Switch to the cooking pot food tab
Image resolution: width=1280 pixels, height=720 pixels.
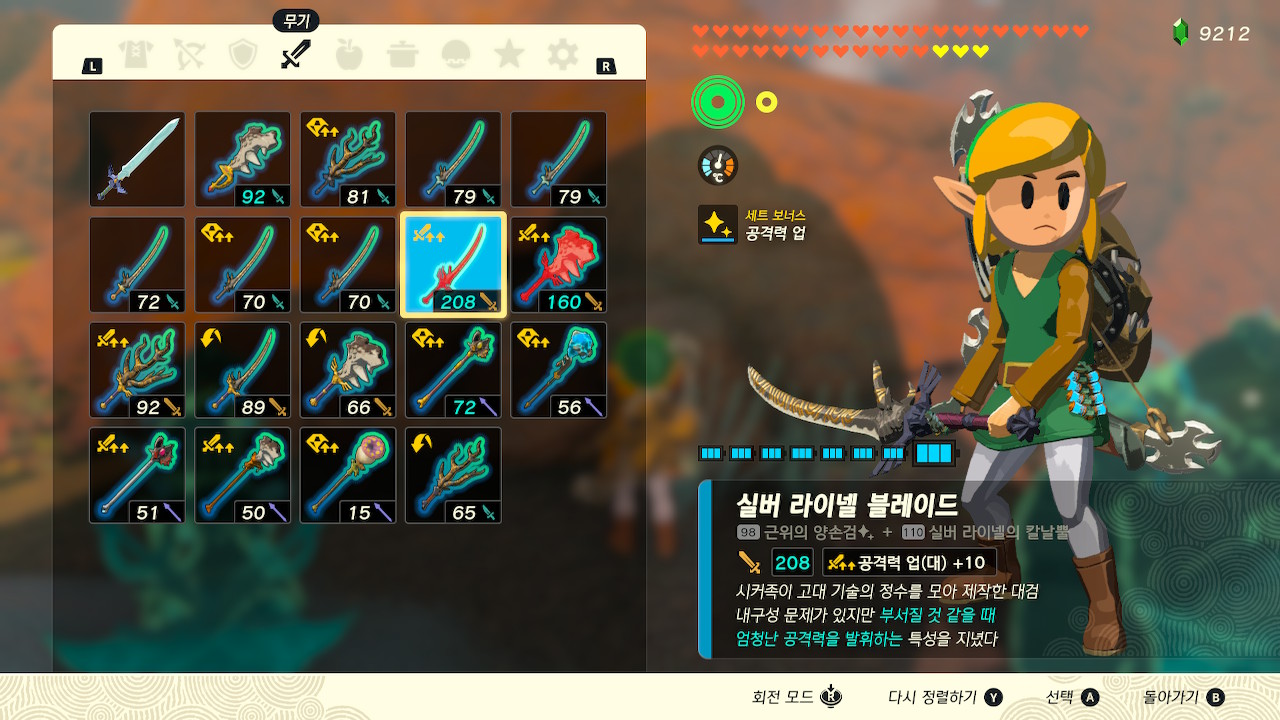[403, 54]
